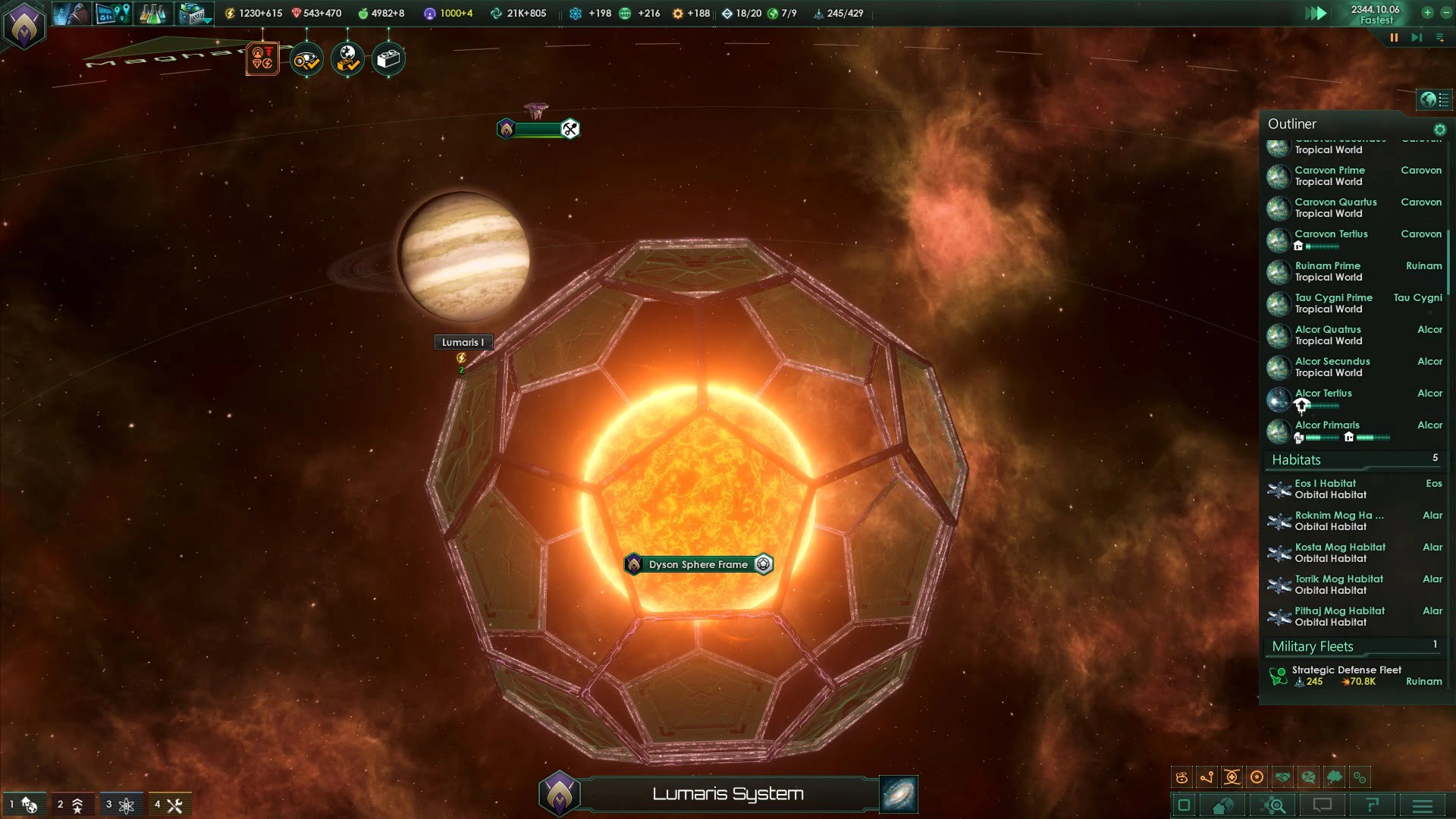Select Carovon Prime in the Outliner
This screenshot has width=1456, height=819.
click(1329, 176)
